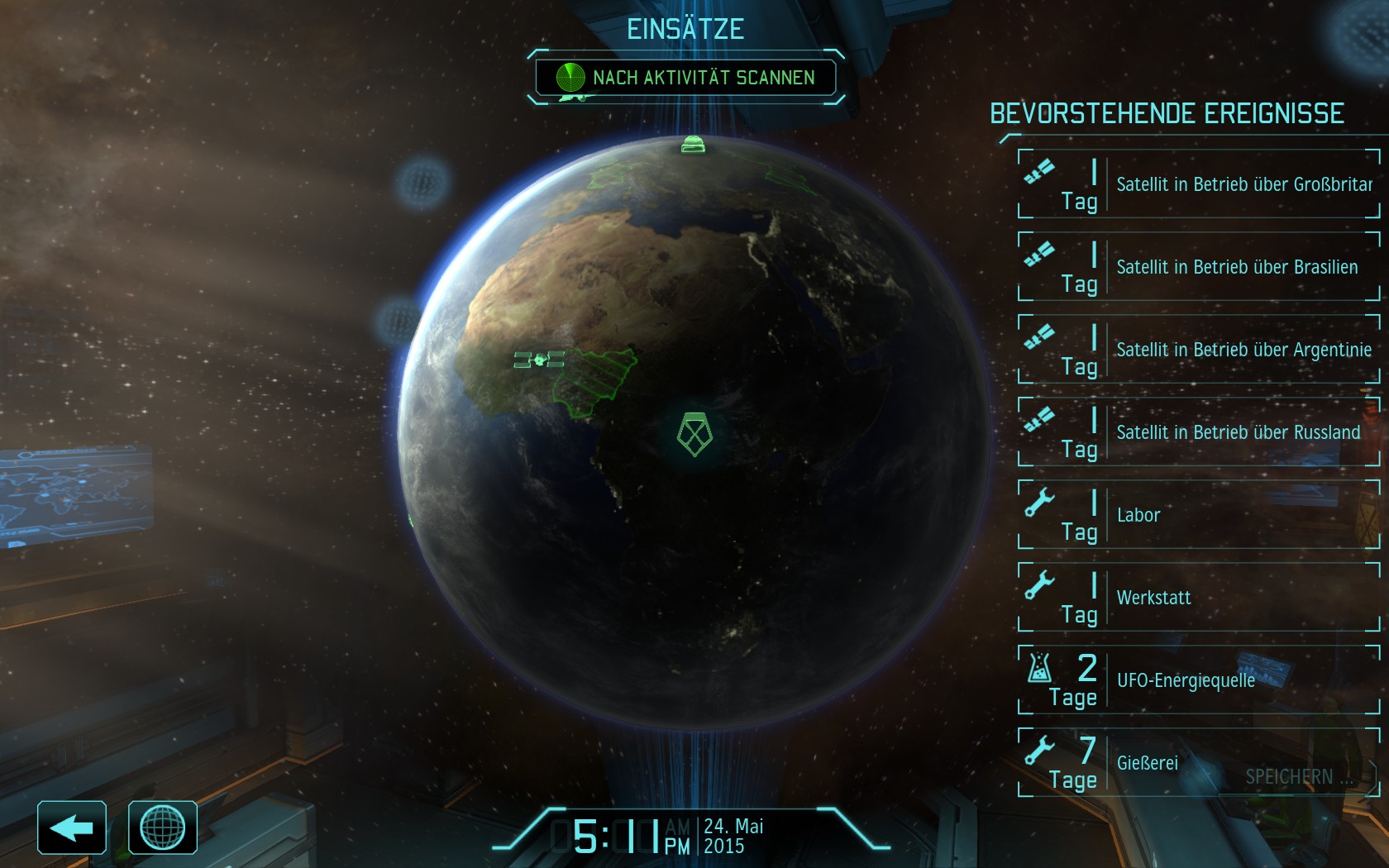
Task: Select the Werkstatt construction event
Action: 1199,598
